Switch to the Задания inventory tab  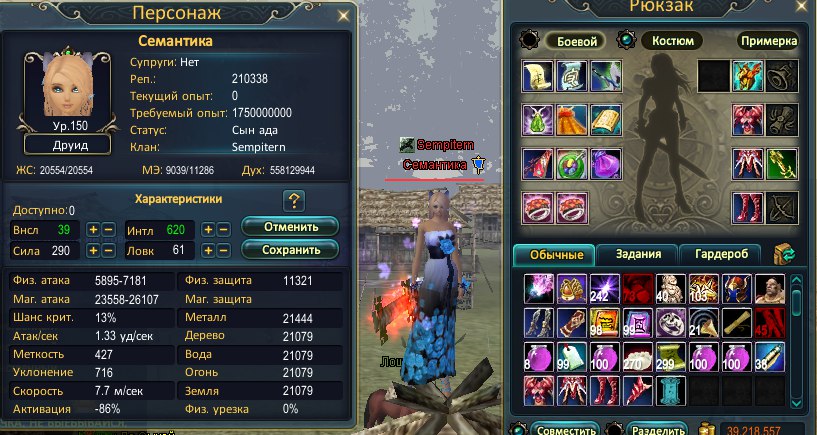coord(638,254)
